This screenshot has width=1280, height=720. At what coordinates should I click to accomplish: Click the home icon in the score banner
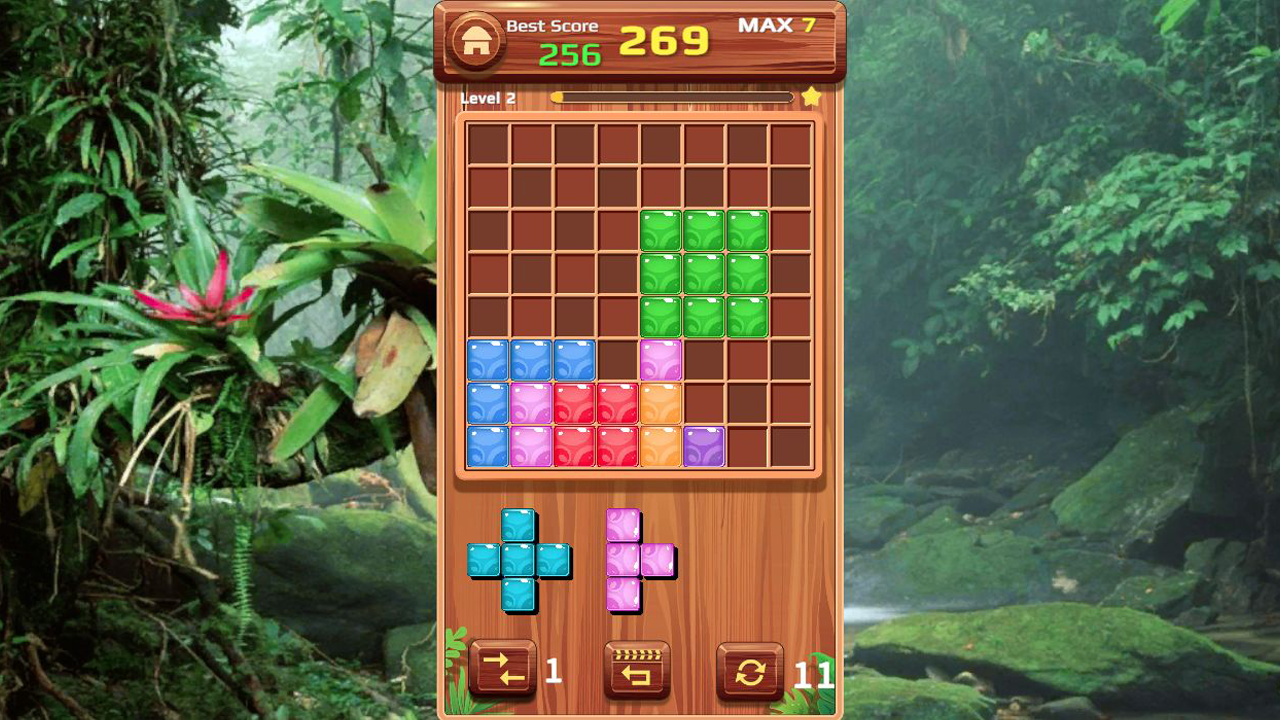(x=477, y=42)
